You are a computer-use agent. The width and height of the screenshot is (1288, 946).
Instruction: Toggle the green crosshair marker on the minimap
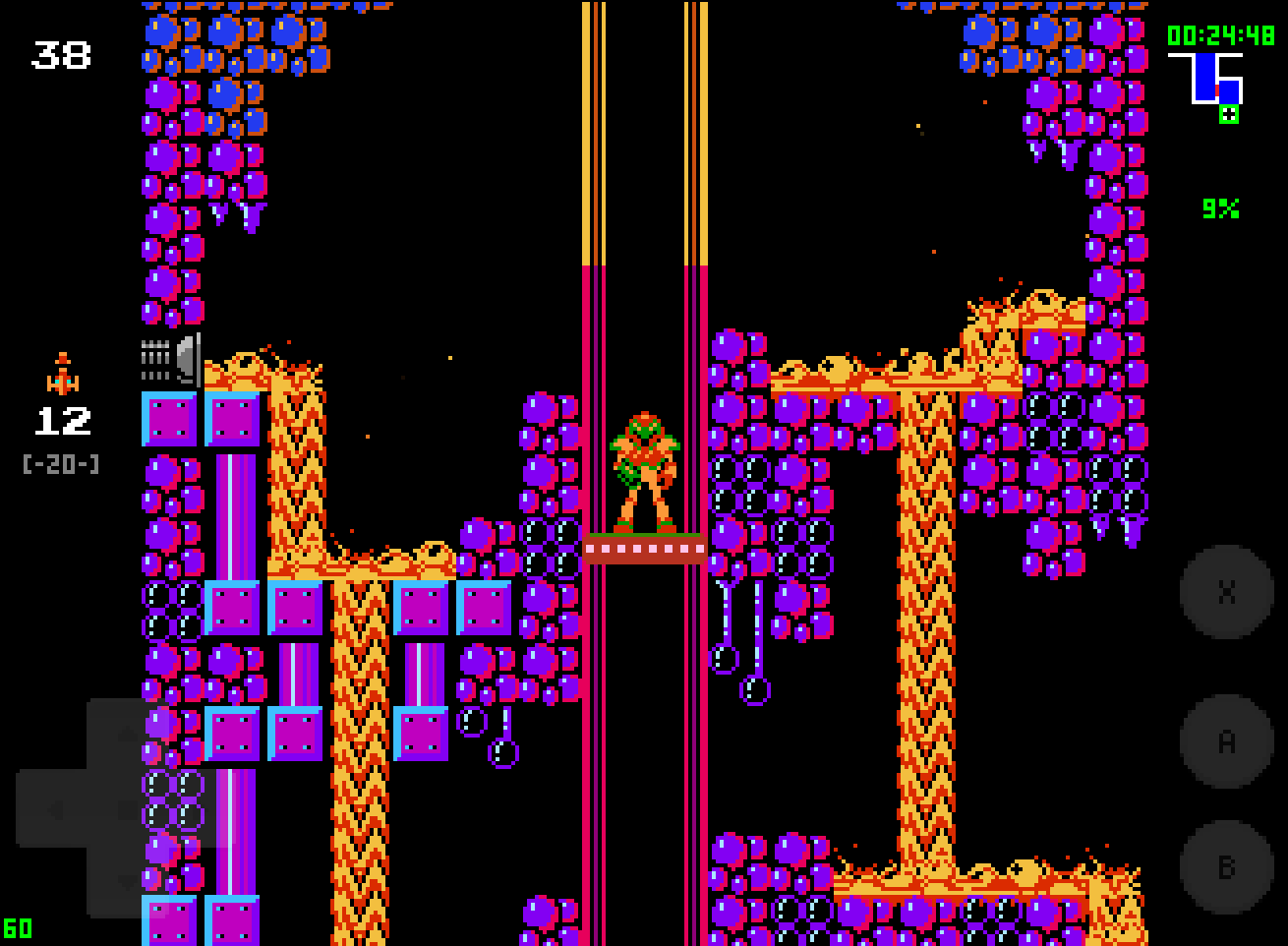click(1228, 114)
